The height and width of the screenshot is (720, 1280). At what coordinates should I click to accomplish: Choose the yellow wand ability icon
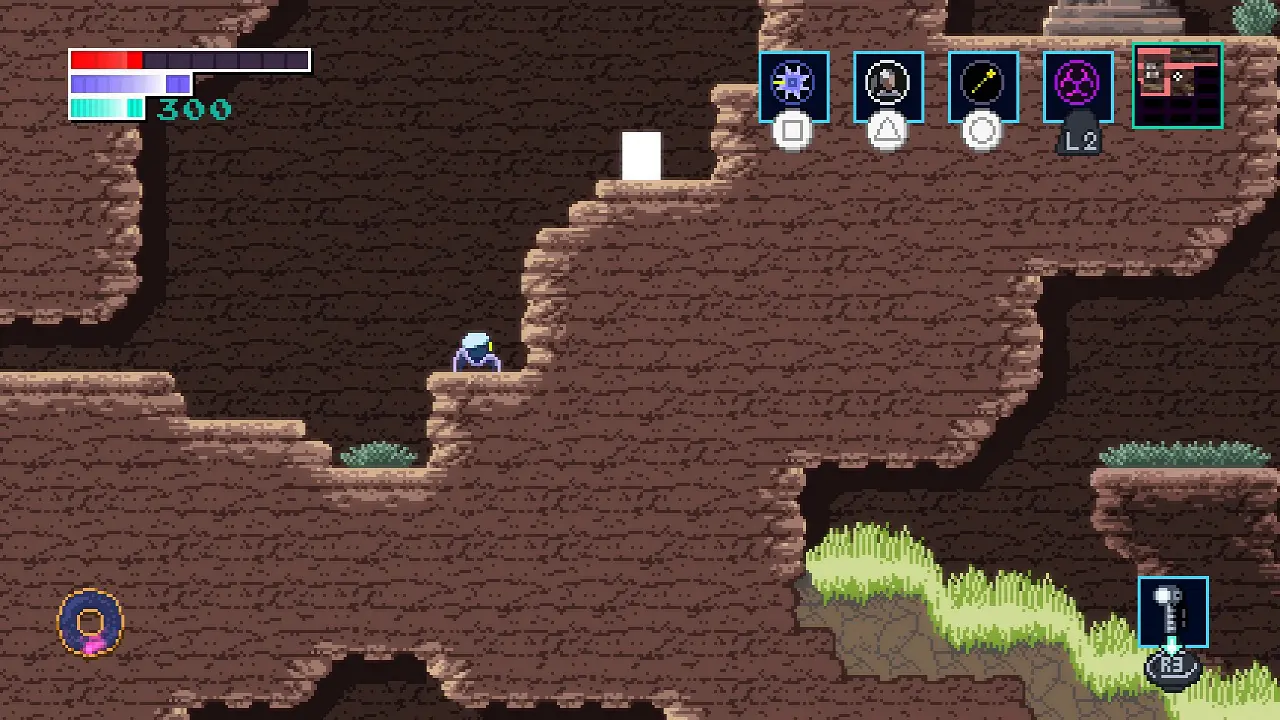(983, 86)
